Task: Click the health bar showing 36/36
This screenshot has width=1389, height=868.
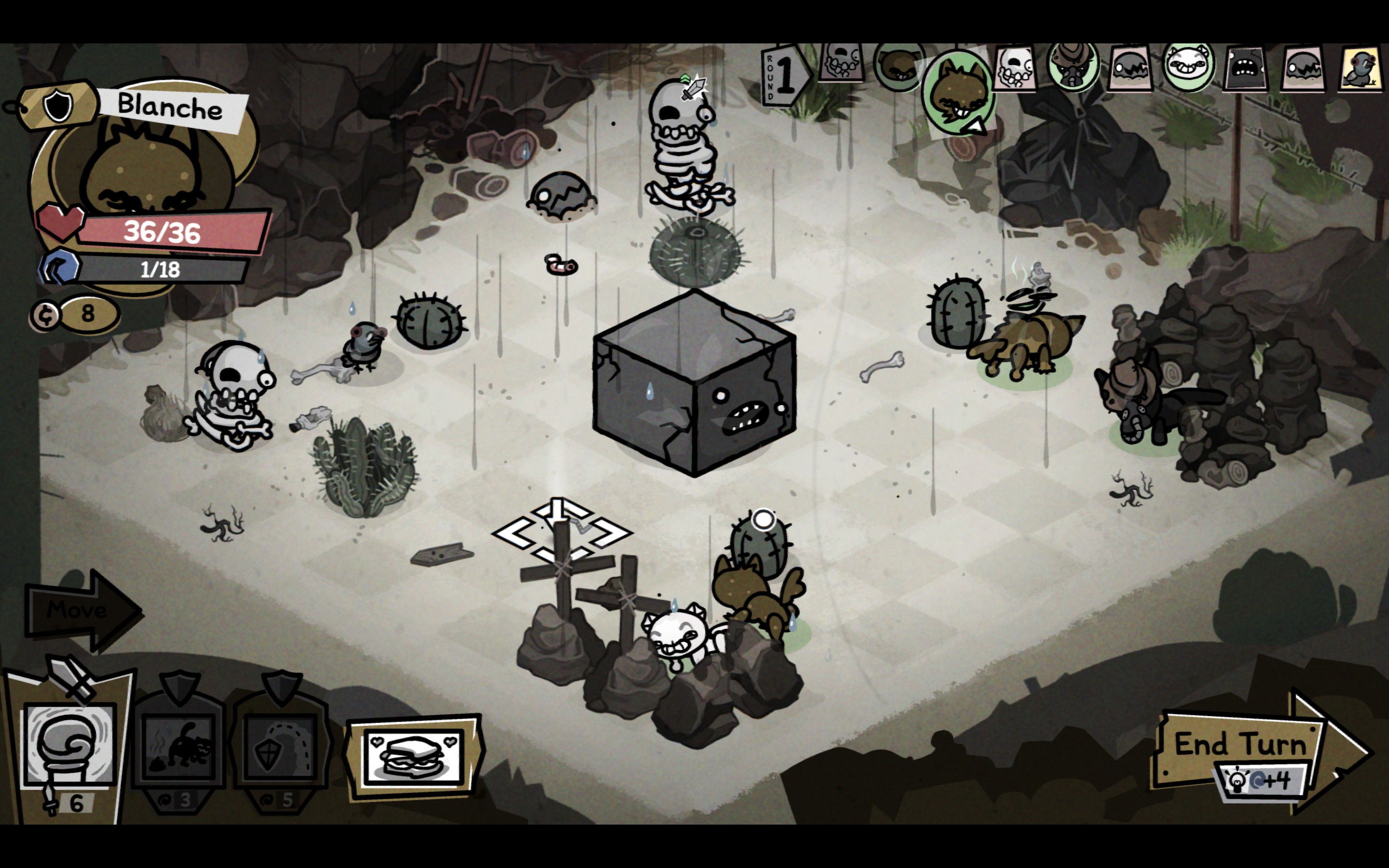Action: [x=163, y=232]
